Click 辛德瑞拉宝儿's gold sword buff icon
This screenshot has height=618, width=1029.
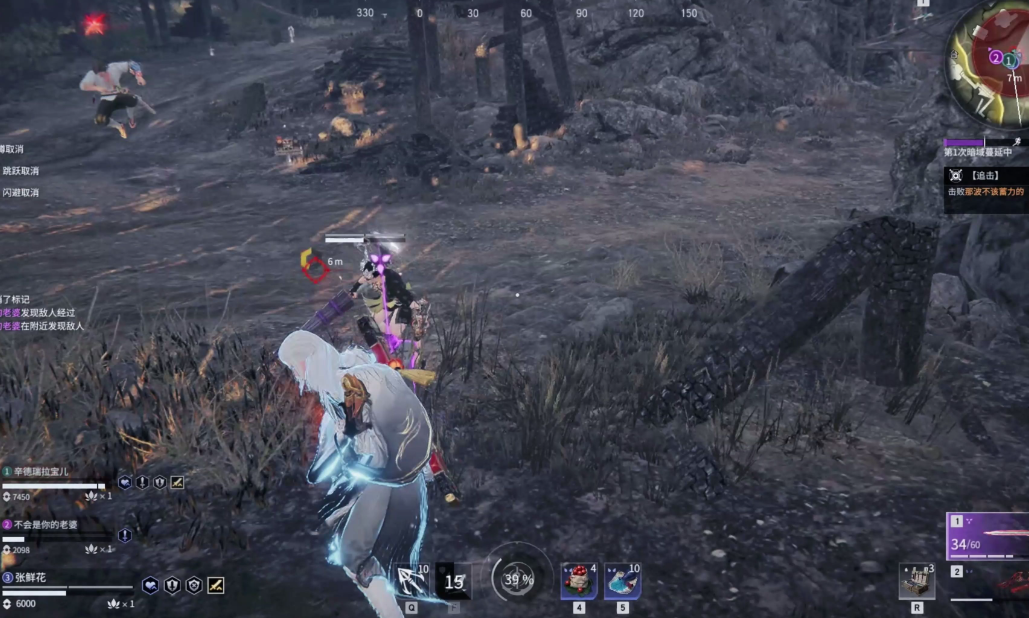[x=177, y=482]
